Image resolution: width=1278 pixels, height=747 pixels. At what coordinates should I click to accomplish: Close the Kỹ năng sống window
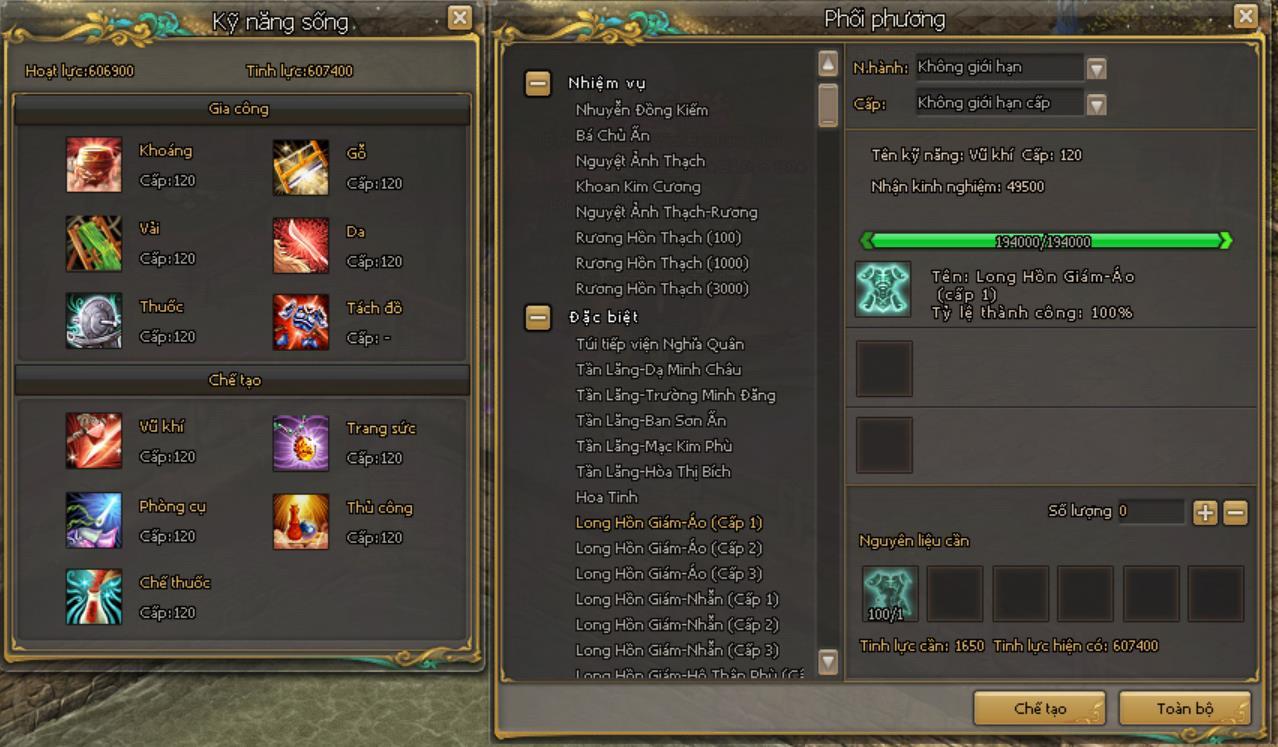[459, 17]
